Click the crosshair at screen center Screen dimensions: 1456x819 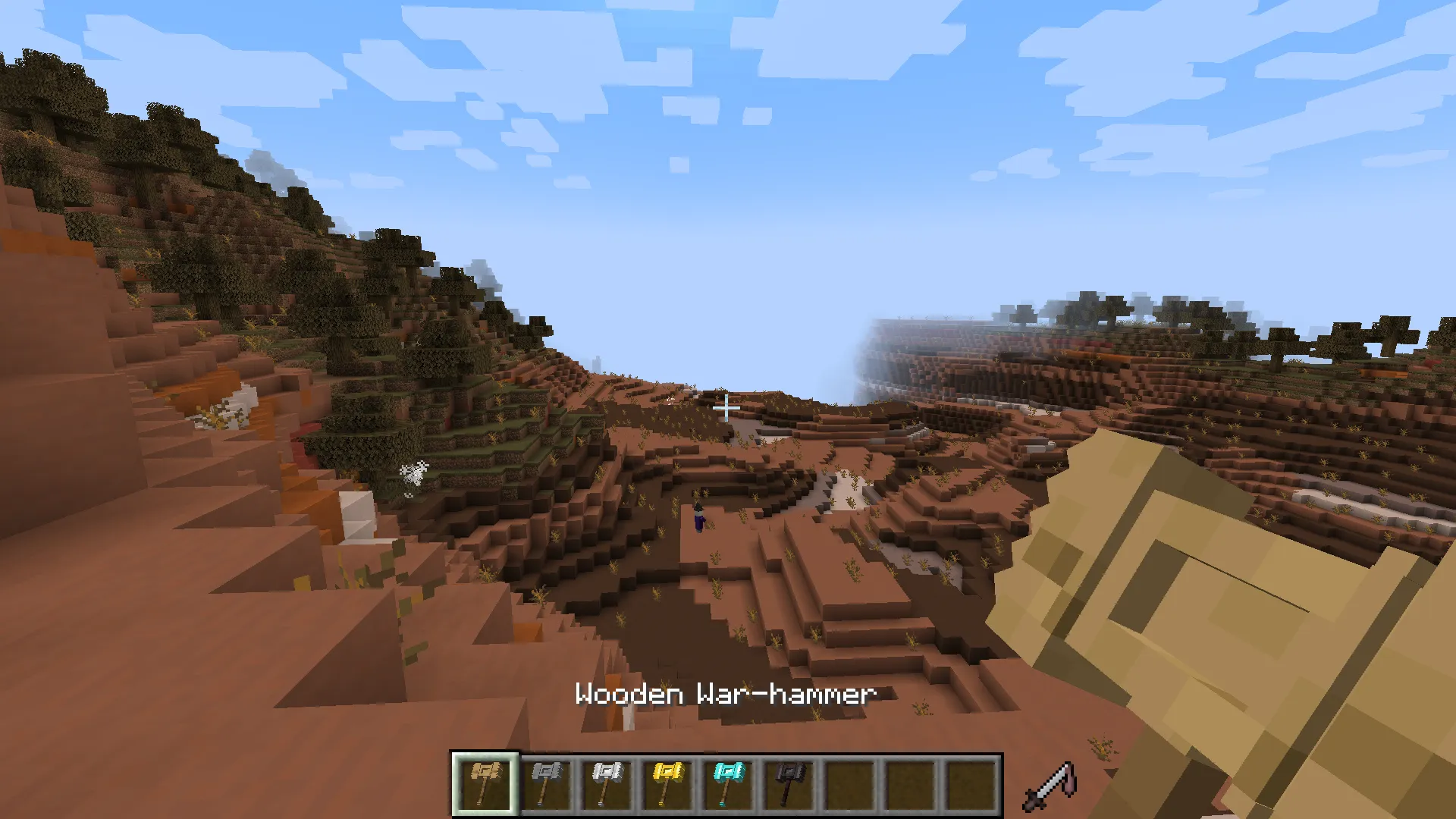pos(726,408)
